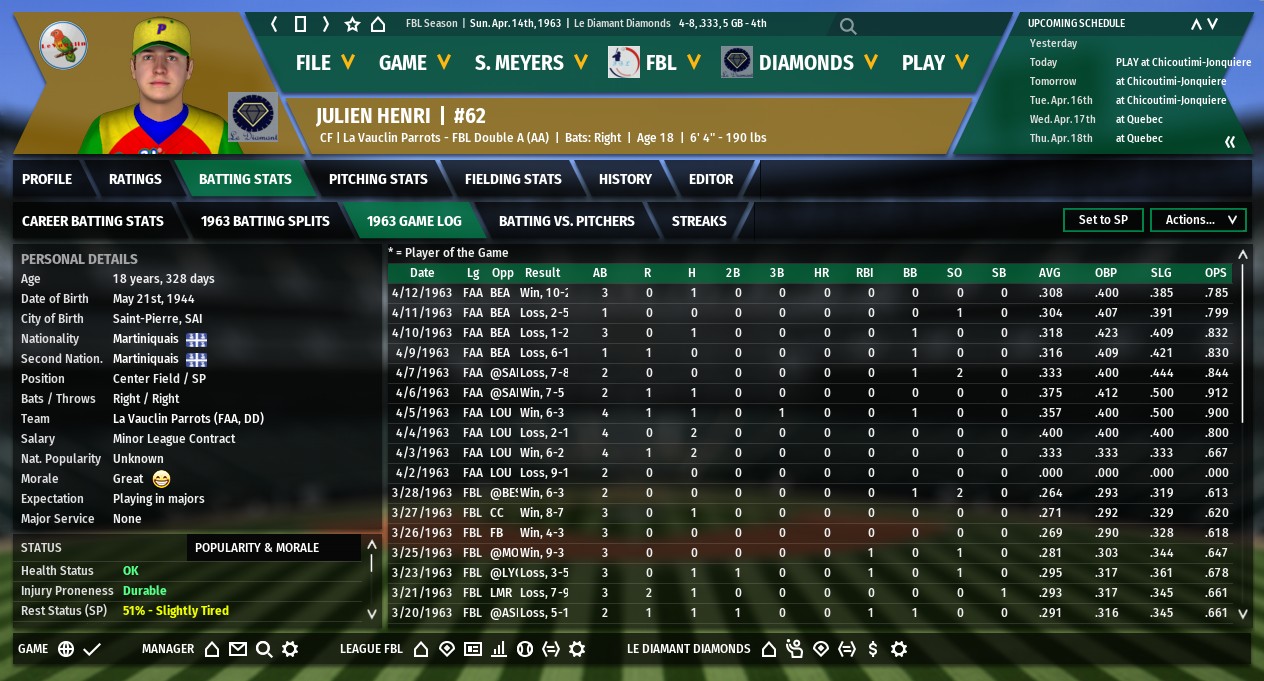Show 1963 Batting Splits
Screen dimensions: 1264x681
pos(265,221)
